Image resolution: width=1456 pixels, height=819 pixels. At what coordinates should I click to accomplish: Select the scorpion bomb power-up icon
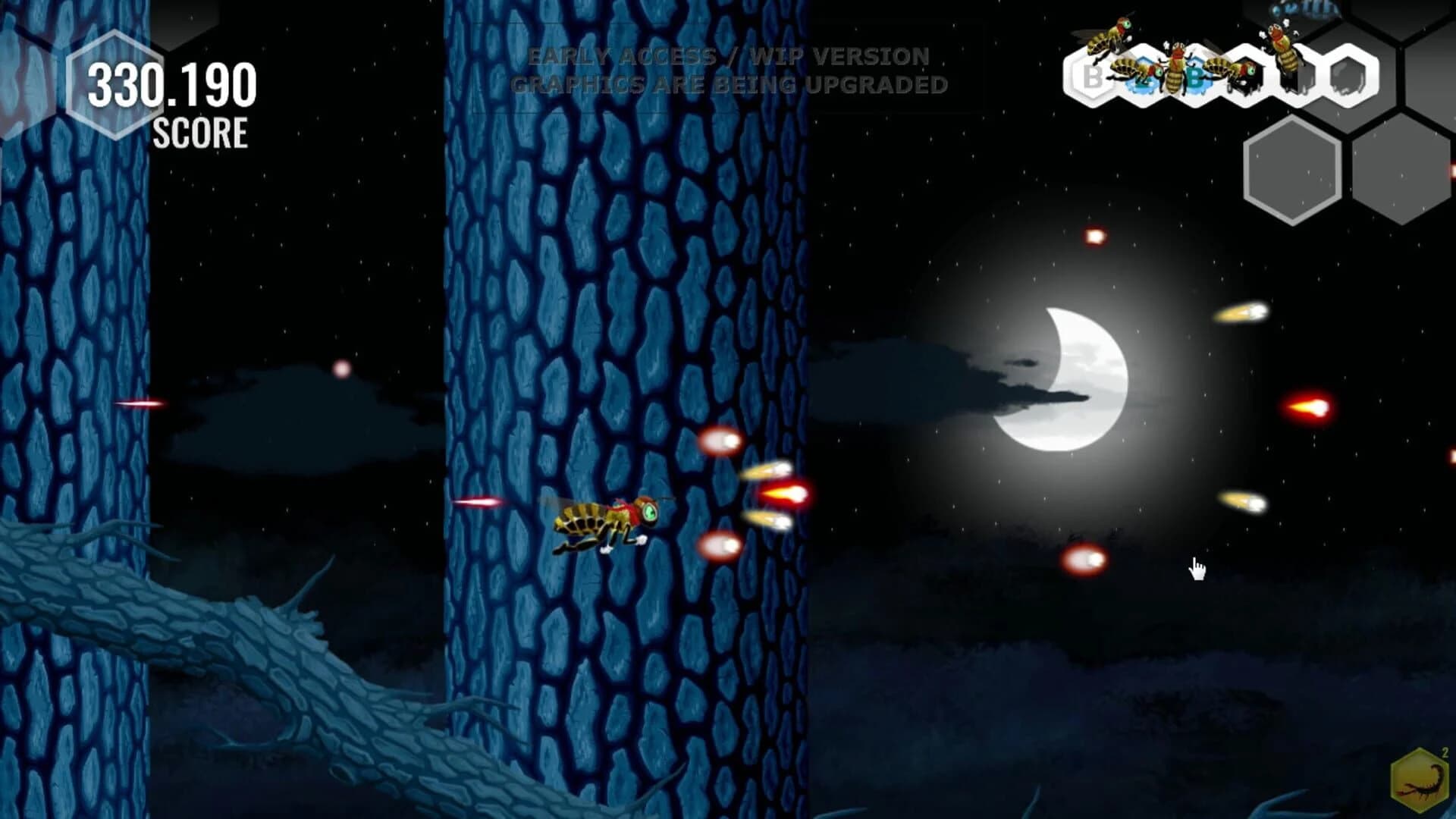[1420, 780]
